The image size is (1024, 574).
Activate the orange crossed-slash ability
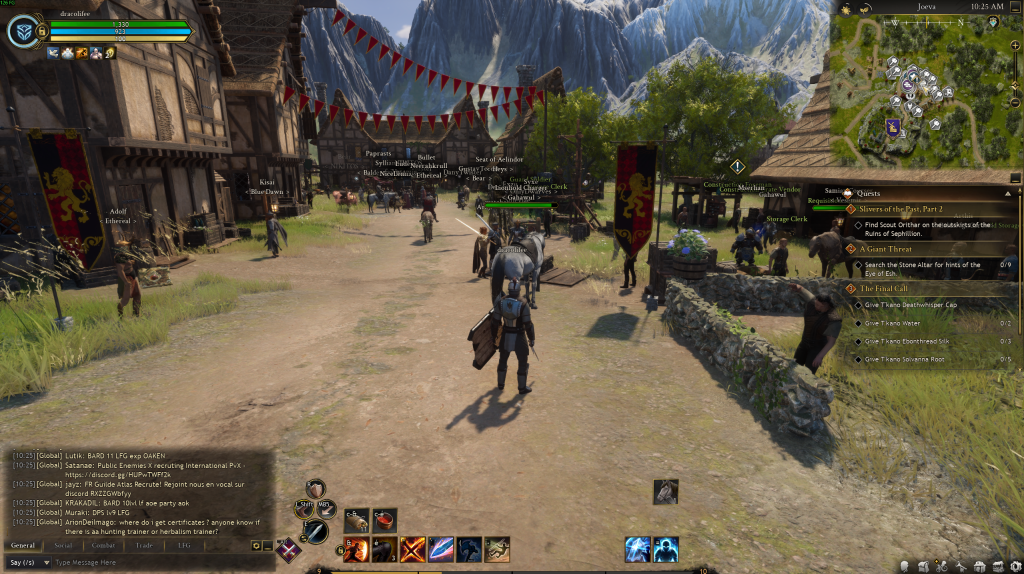(x=413, y=549)
